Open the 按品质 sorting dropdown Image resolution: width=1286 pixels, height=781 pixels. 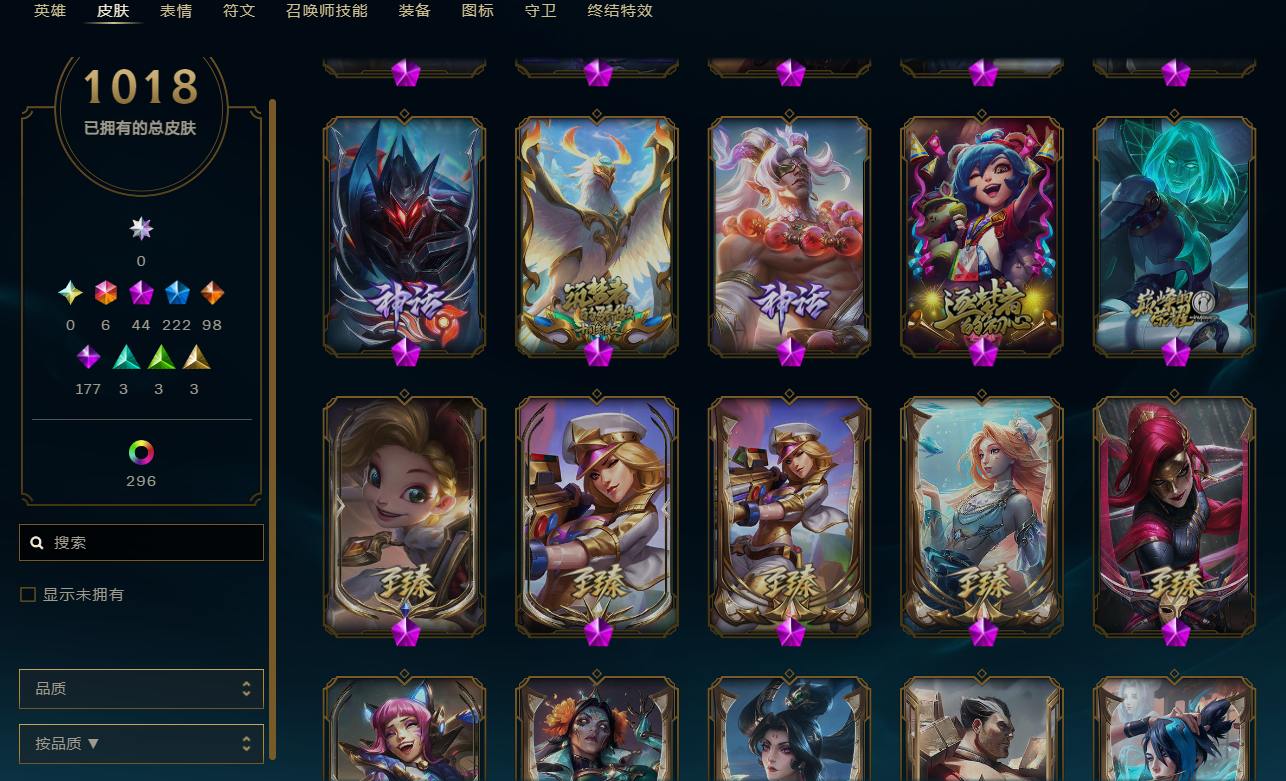[142, 744]
